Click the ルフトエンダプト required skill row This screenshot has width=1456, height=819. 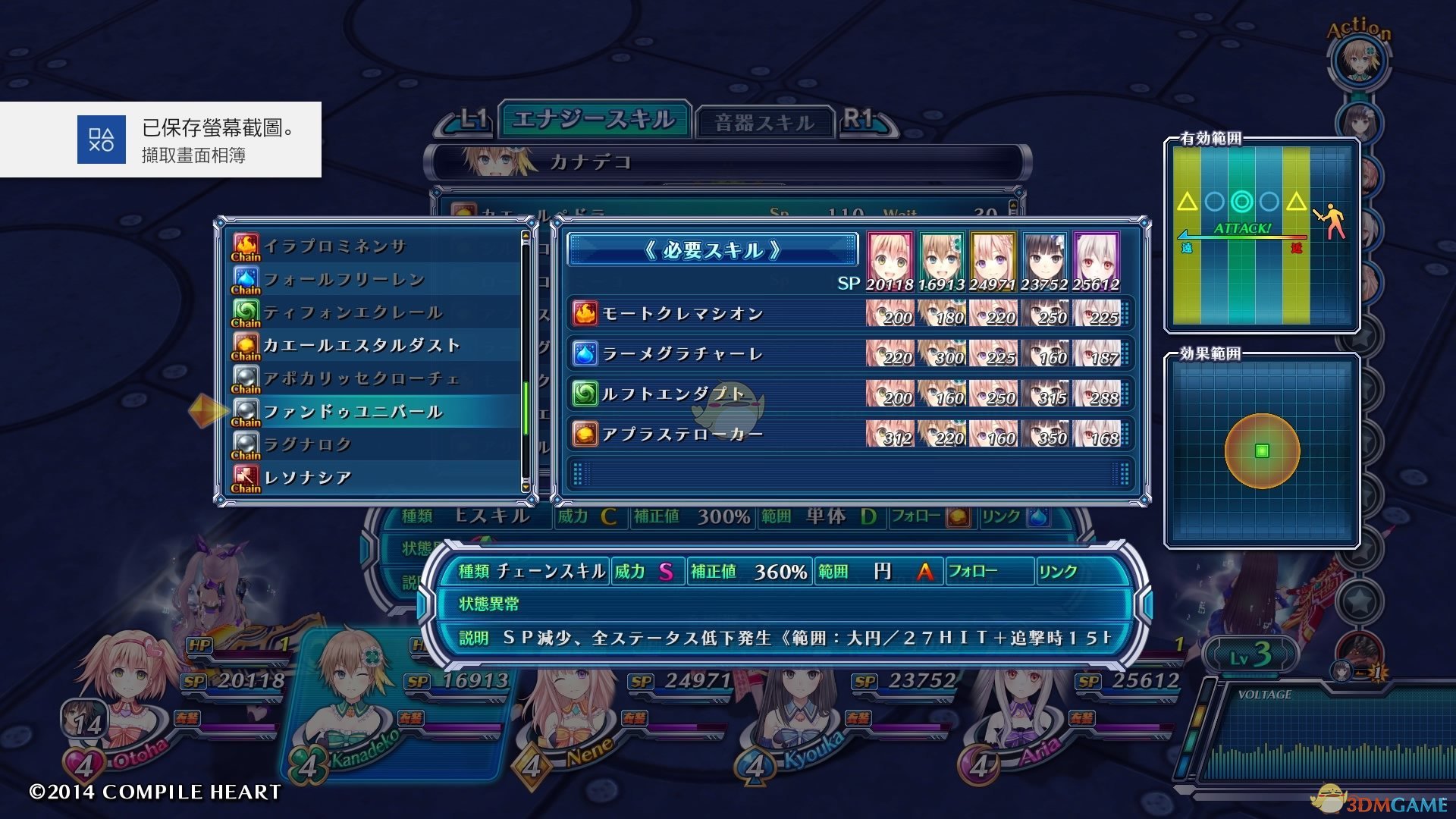(673, 394)
